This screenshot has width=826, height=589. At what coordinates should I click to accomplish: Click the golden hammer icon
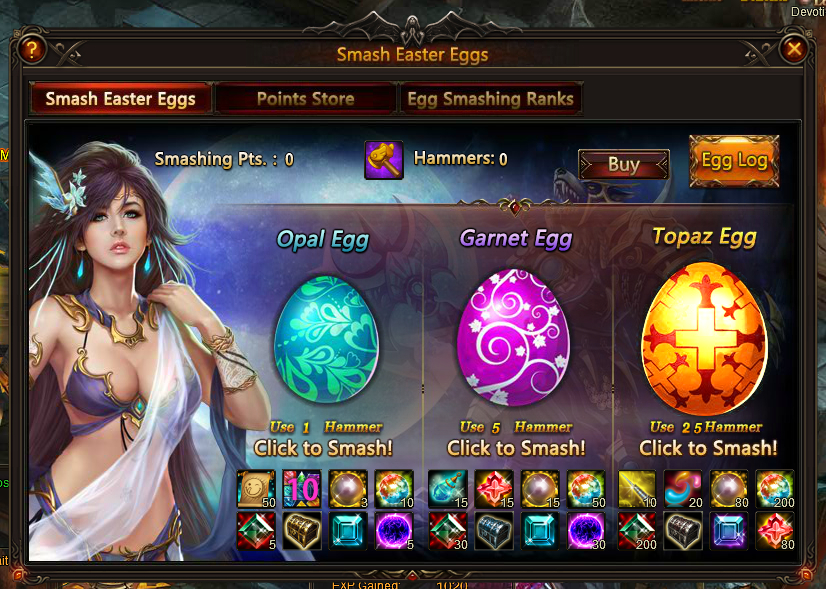pos(383,159)
